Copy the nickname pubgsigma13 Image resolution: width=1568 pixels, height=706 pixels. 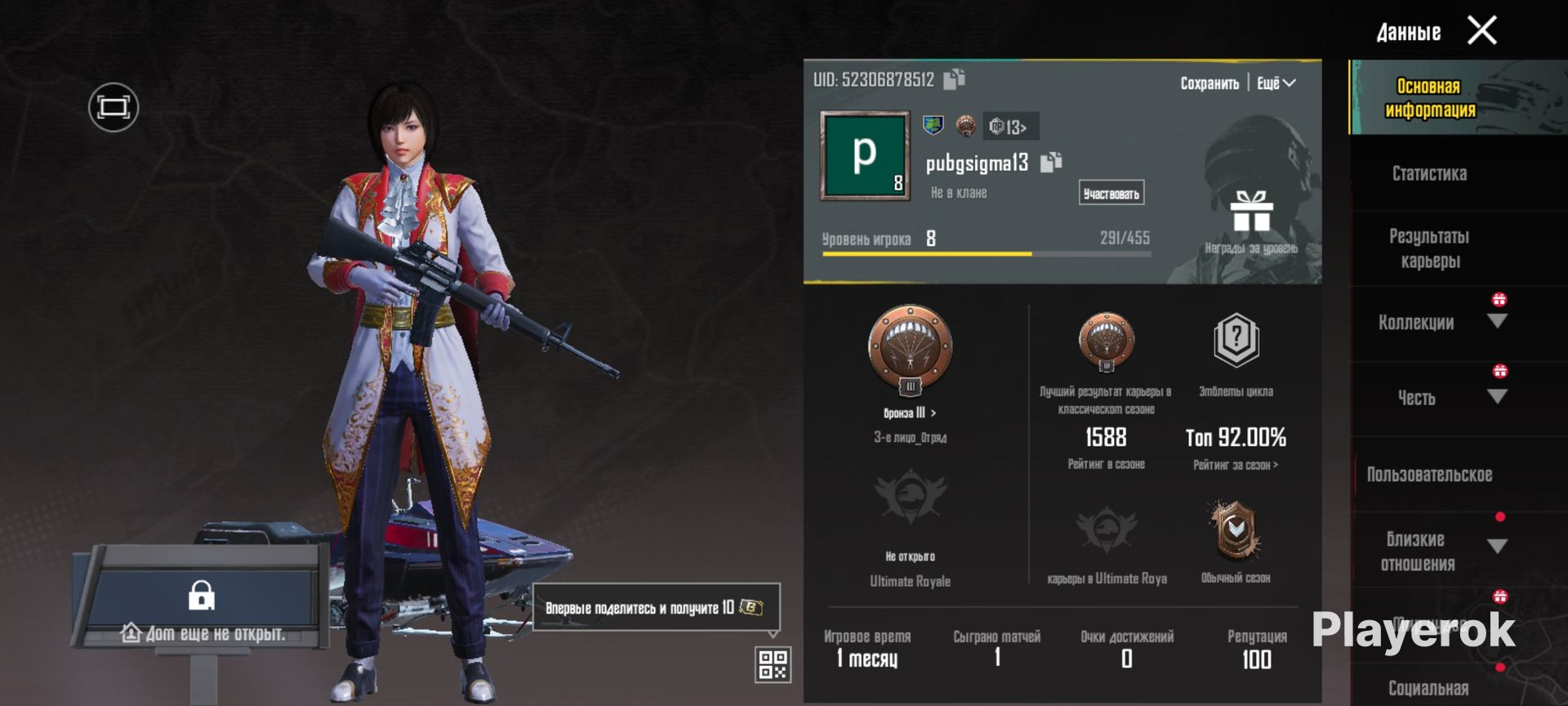1051,162
